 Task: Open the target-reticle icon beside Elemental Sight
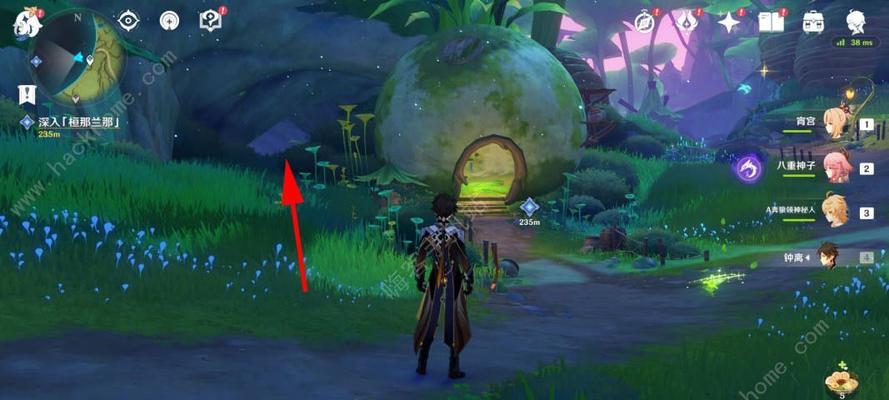click(169, 20)
